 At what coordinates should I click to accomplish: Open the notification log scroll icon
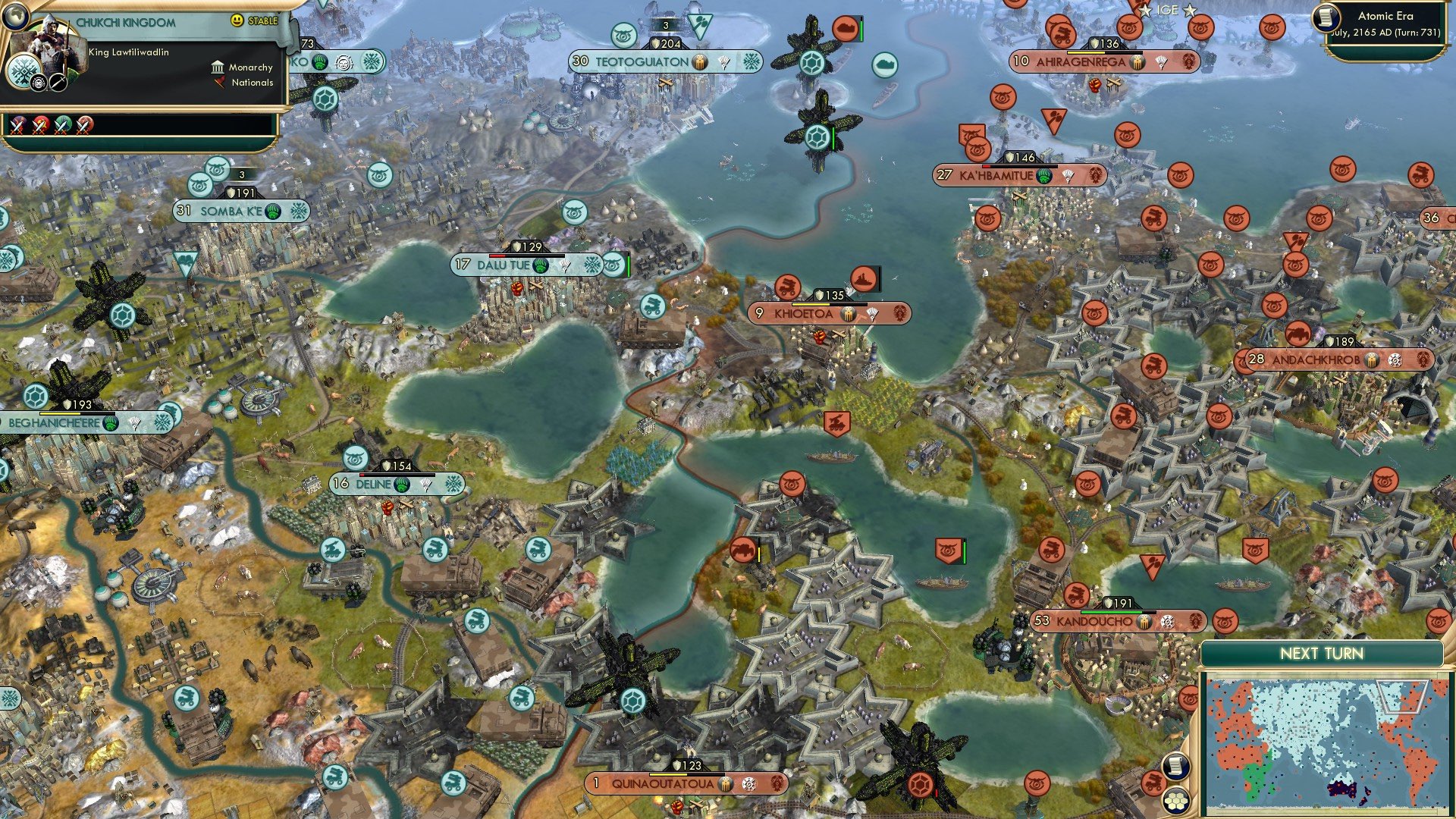(x=1176, y=766)
